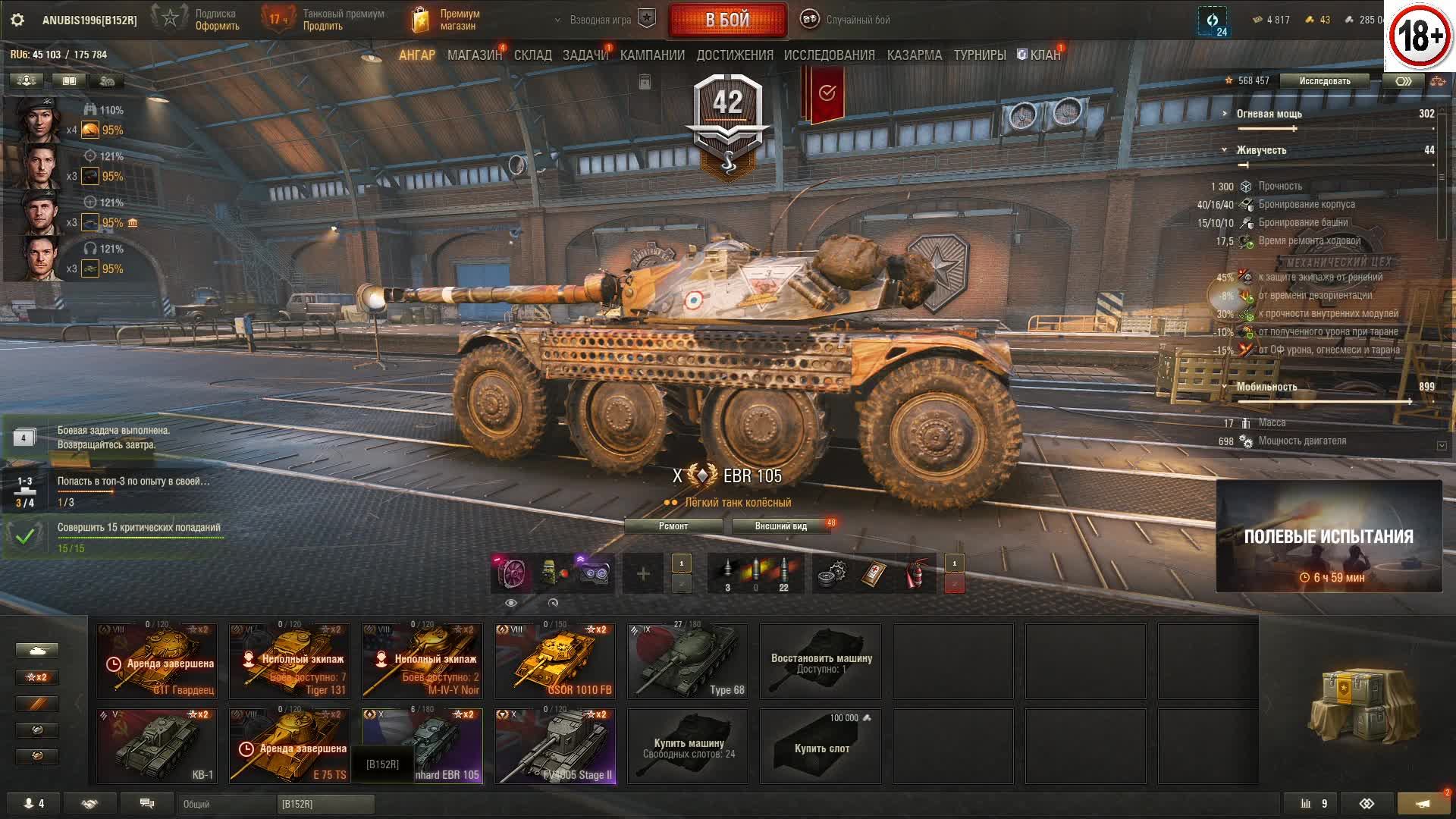Start battle with the В БОЙ button
1456x819 pixels.
pyautogui.click(x=727, y=20)
